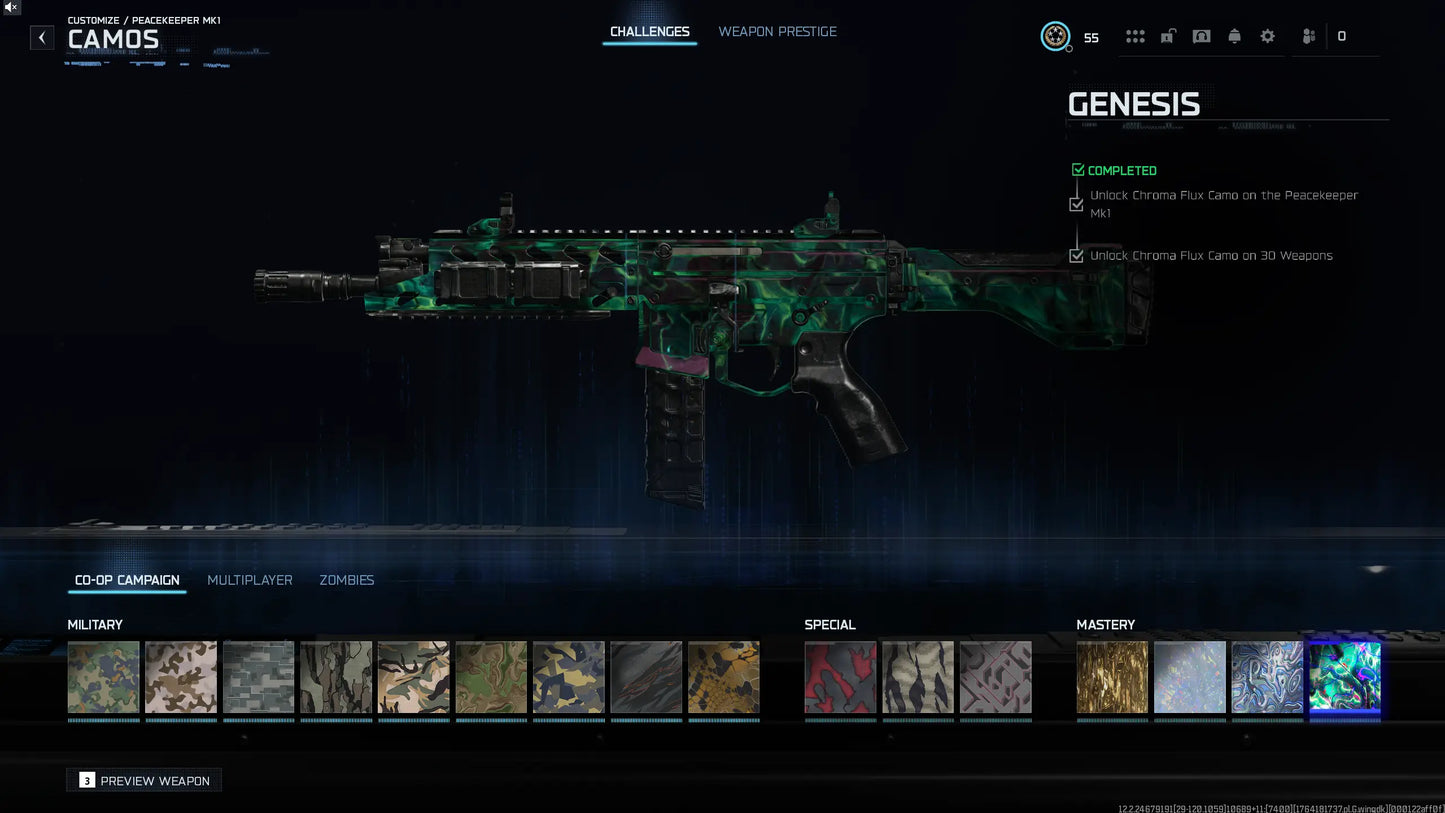
Task: Select the gold mastery camo thumbnail
Action: [1112, 677]
